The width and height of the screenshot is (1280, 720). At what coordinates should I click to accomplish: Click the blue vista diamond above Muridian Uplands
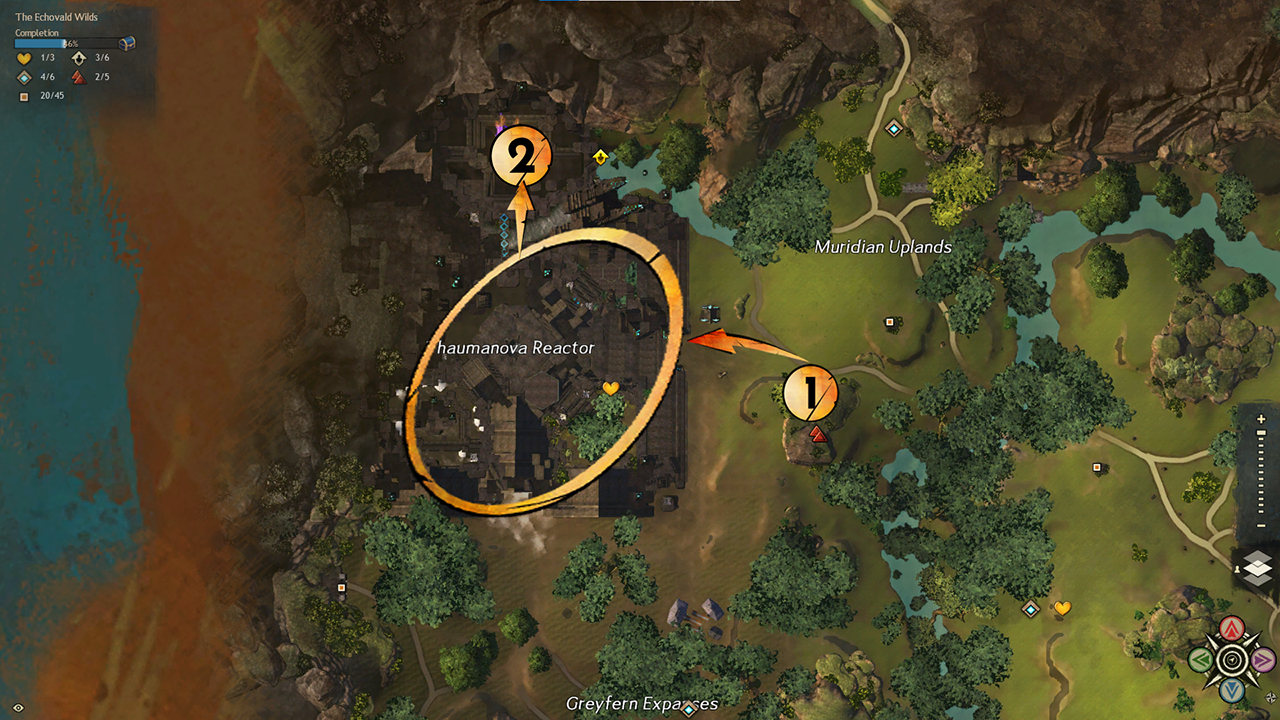[893, 128]
